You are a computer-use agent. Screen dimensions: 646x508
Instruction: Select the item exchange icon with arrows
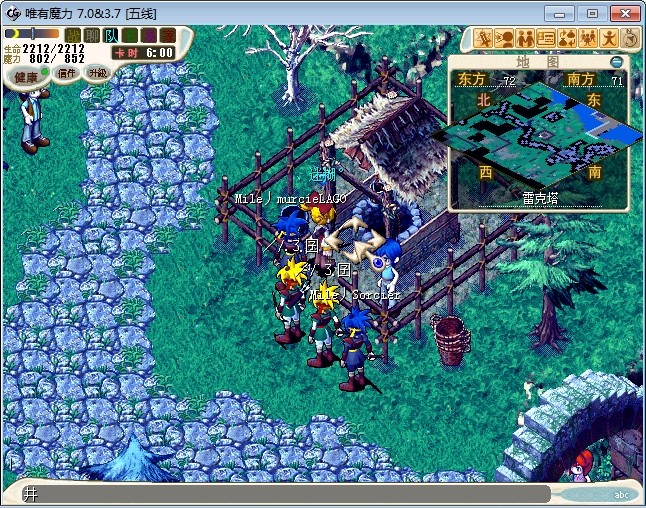pyautogui.click(x=567, y=38)
